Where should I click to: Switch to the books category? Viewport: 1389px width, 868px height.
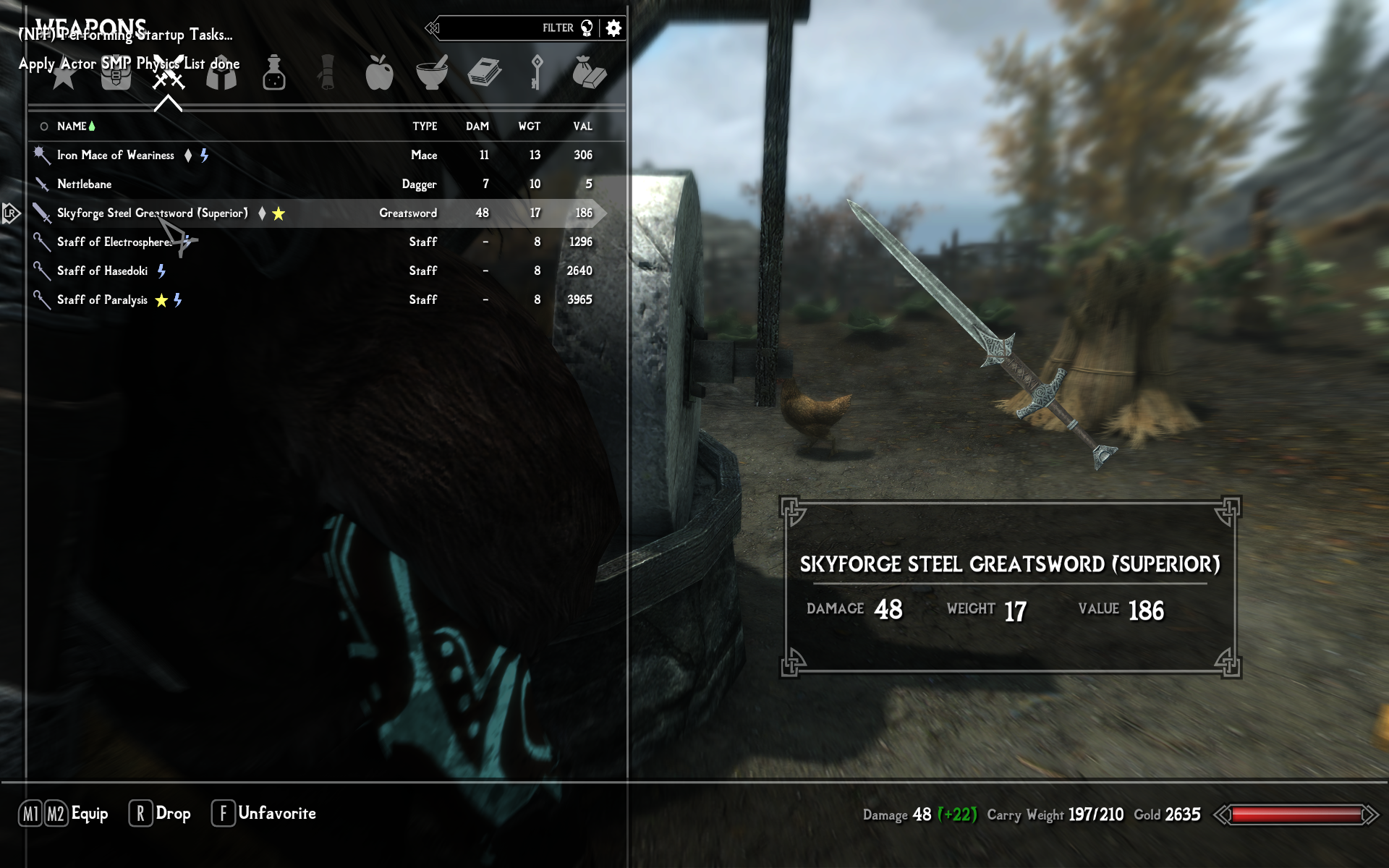coord(485,74)
